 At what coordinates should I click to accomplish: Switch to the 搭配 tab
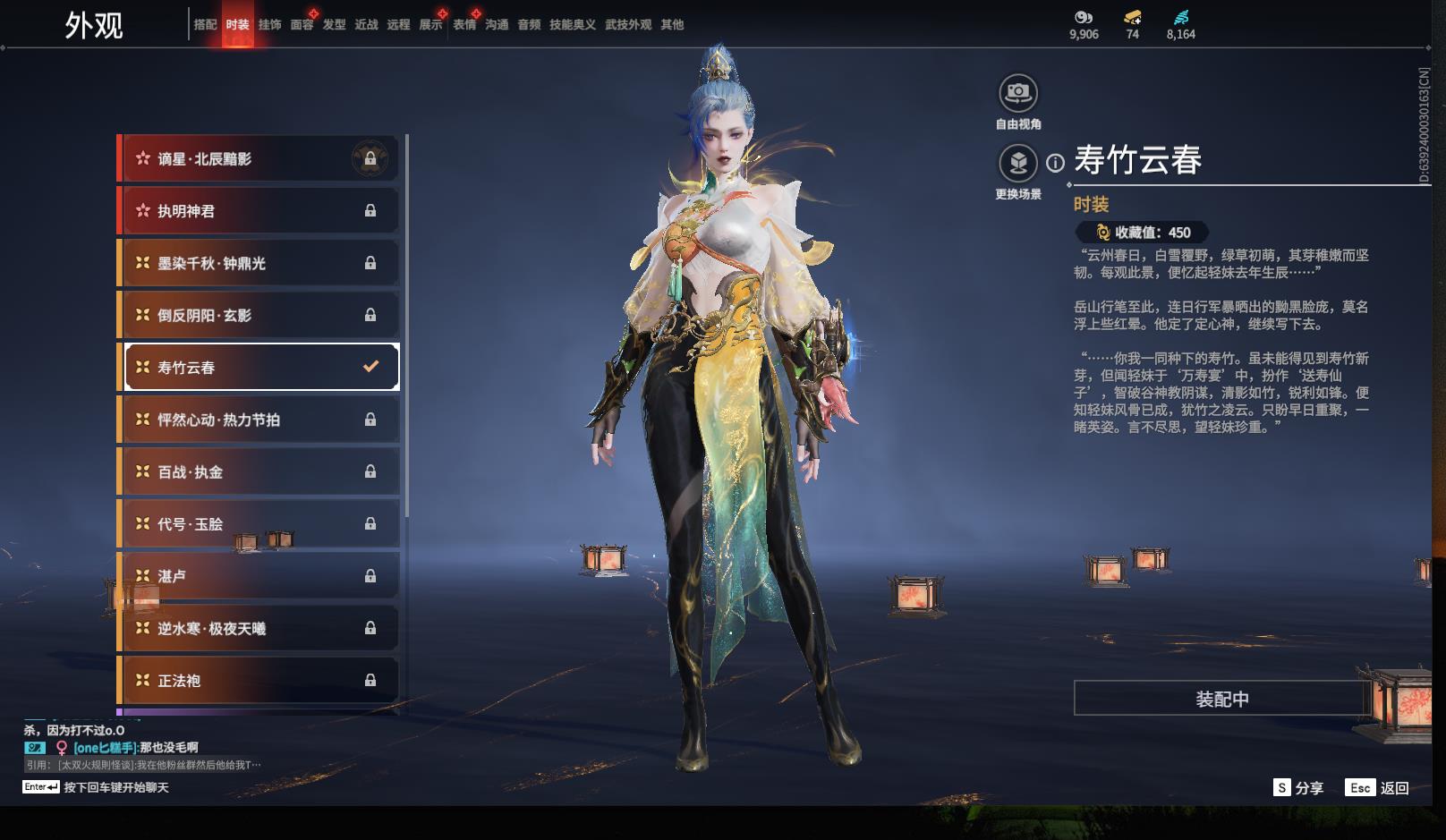[x=205, y=25]
